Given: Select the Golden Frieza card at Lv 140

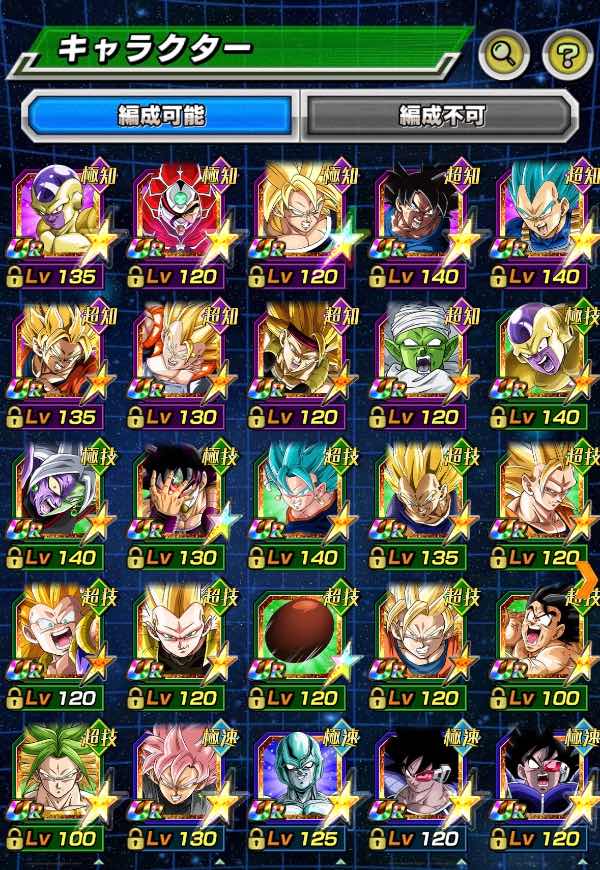Looking at the screenshot, I should 544,358.
